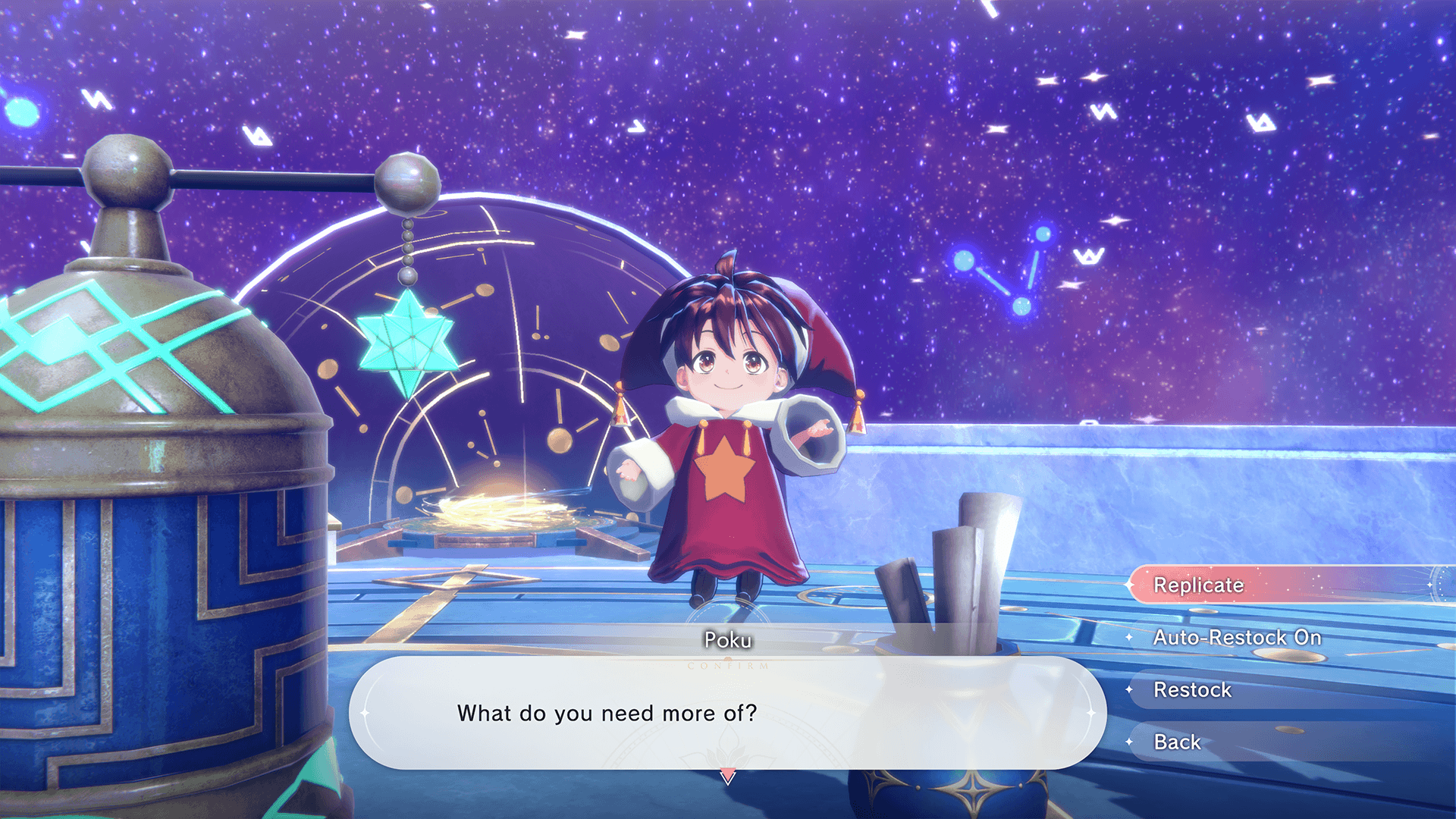Go Back from the dialogue choices
The width and height of the screenshot is (1456, 819).
(x=1177, y=742)
